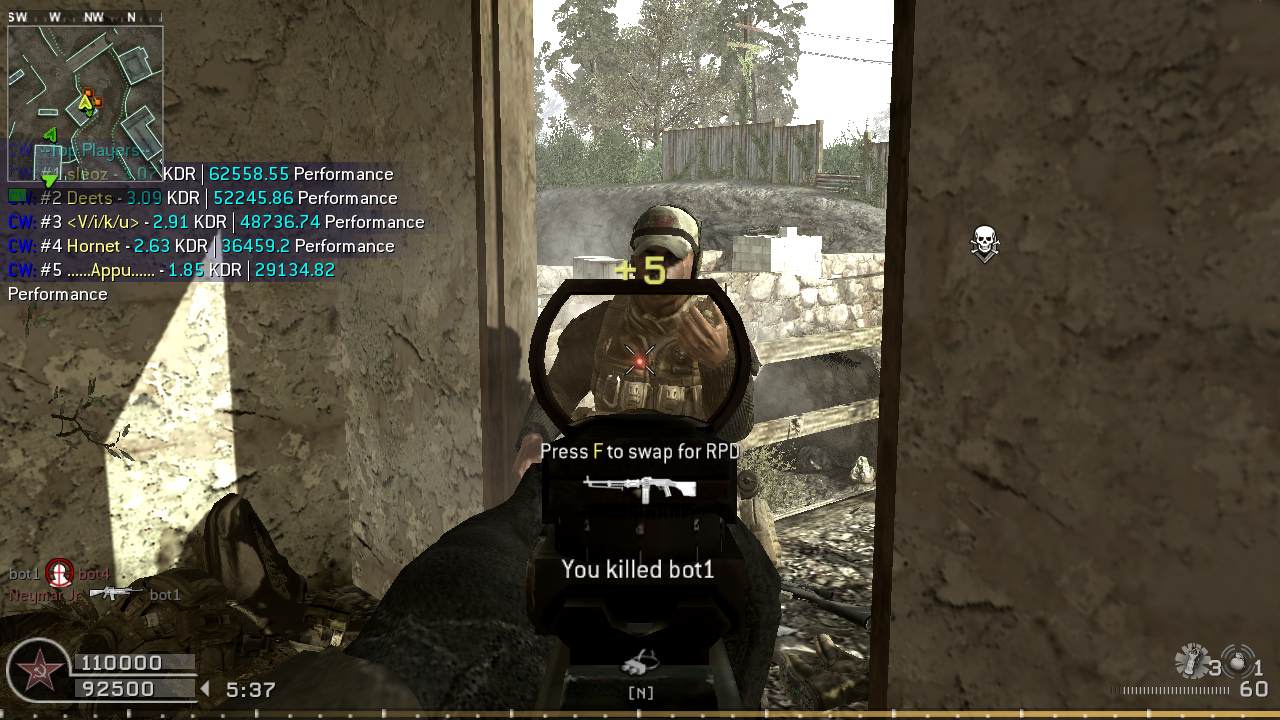Select the RPD weapon pickup icon
Viewport: 1280px width, 720px height.
click(640, 487)
